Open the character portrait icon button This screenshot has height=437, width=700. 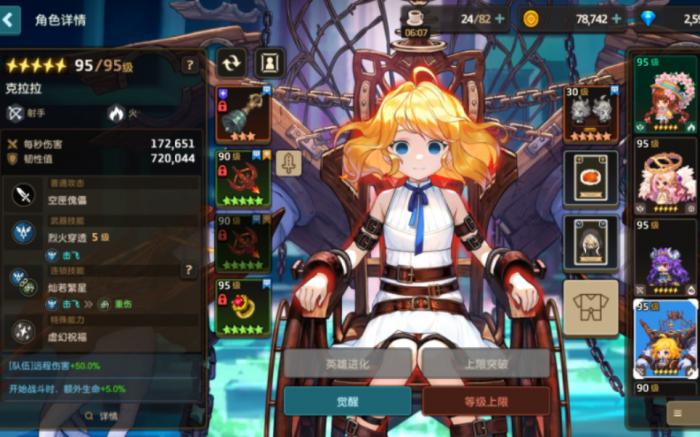(x=270, y=62)
